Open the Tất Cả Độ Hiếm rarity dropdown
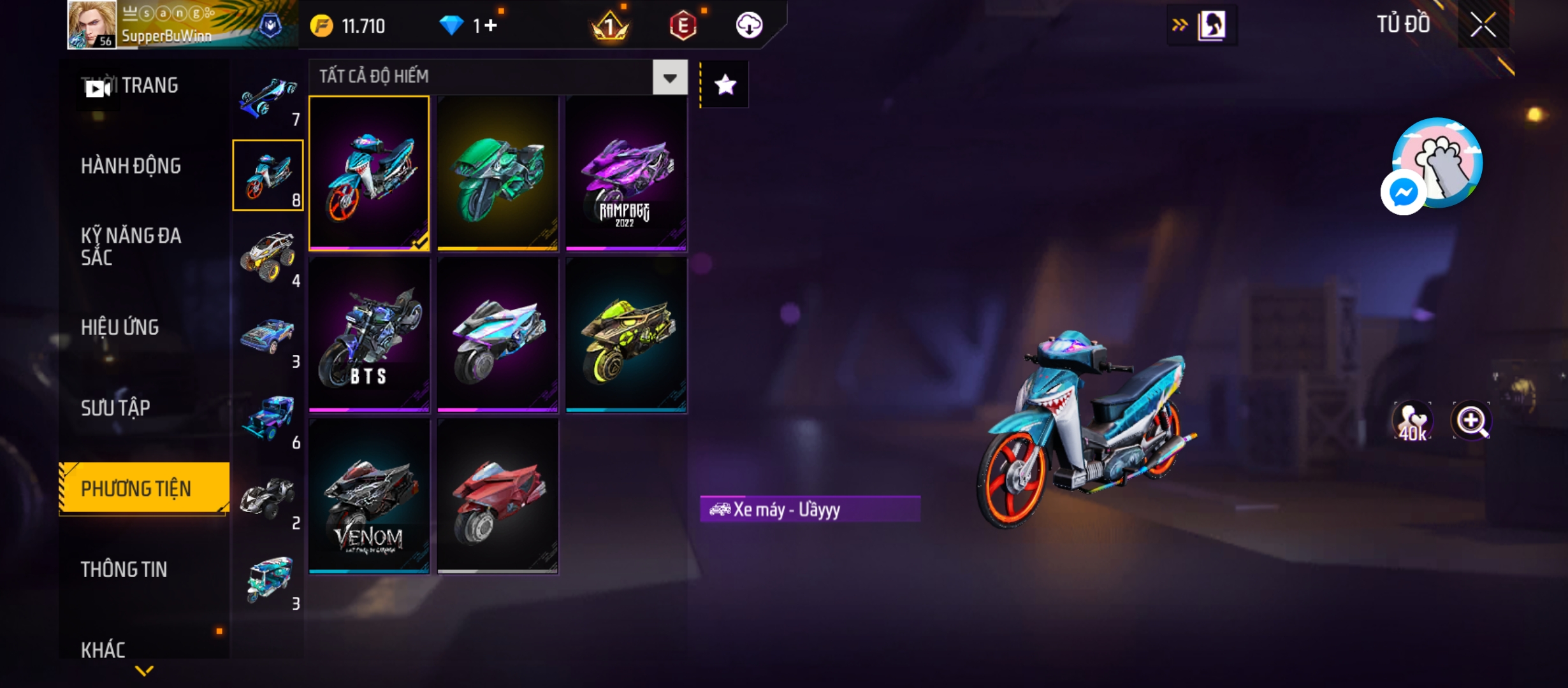Image resolution: width=1568 pixels, height=688 pixels. (669, 78)
